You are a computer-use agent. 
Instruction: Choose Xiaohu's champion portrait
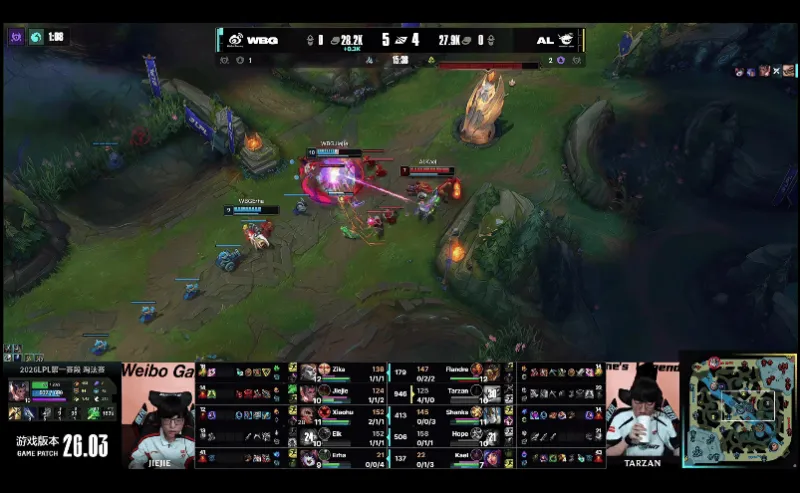(x=308, y=413)
